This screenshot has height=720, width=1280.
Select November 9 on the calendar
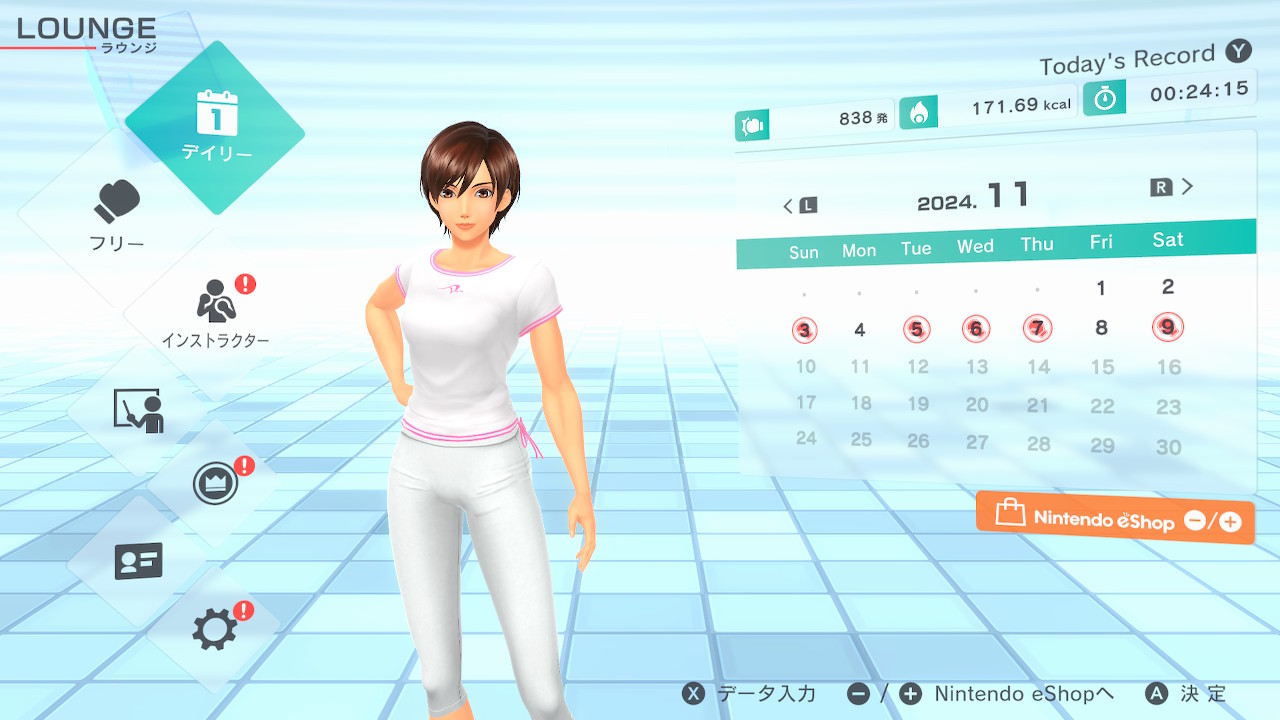(1168, 326)
